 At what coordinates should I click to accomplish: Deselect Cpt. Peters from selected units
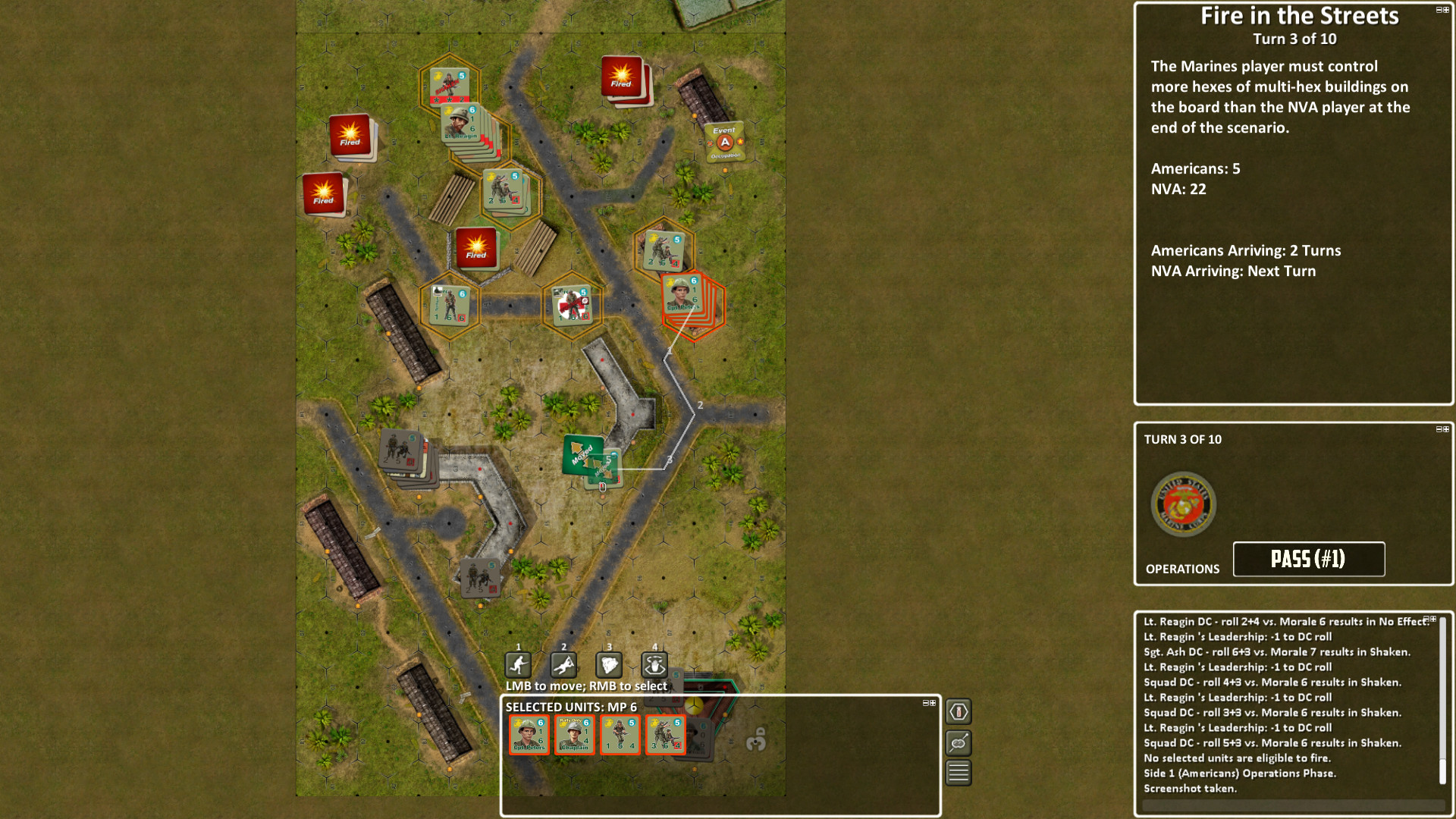(528, 734)
